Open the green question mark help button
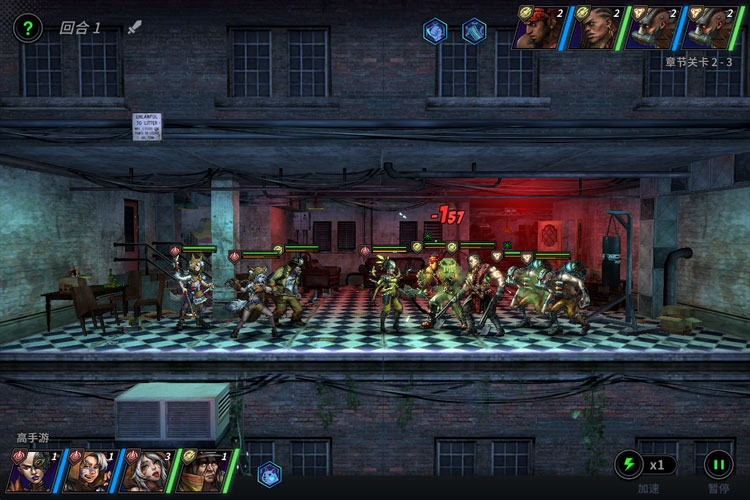 (x=27, y=28)
